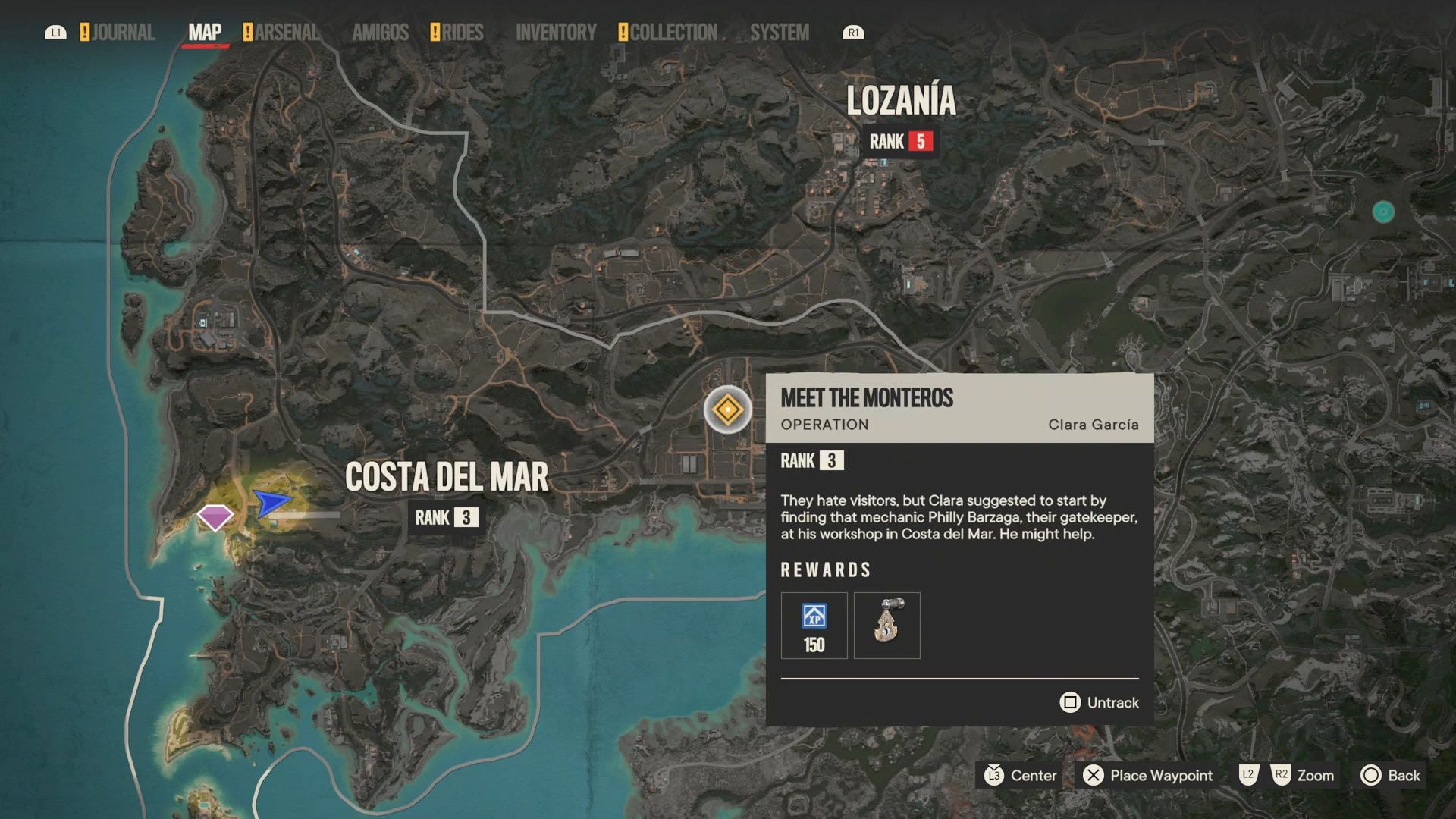Inspect the 150 XP reward tile

pos(814,626)
